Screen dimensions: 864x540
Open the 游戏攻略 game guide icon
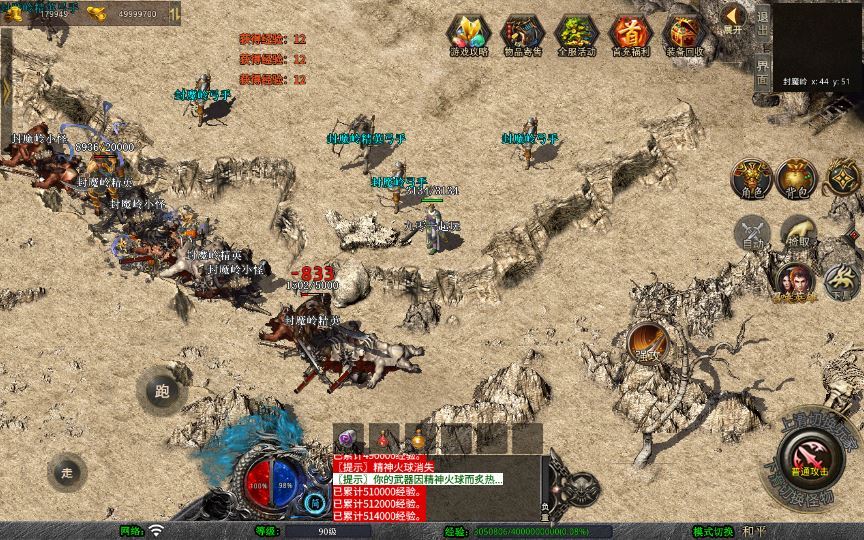click(x=469, y=35)
